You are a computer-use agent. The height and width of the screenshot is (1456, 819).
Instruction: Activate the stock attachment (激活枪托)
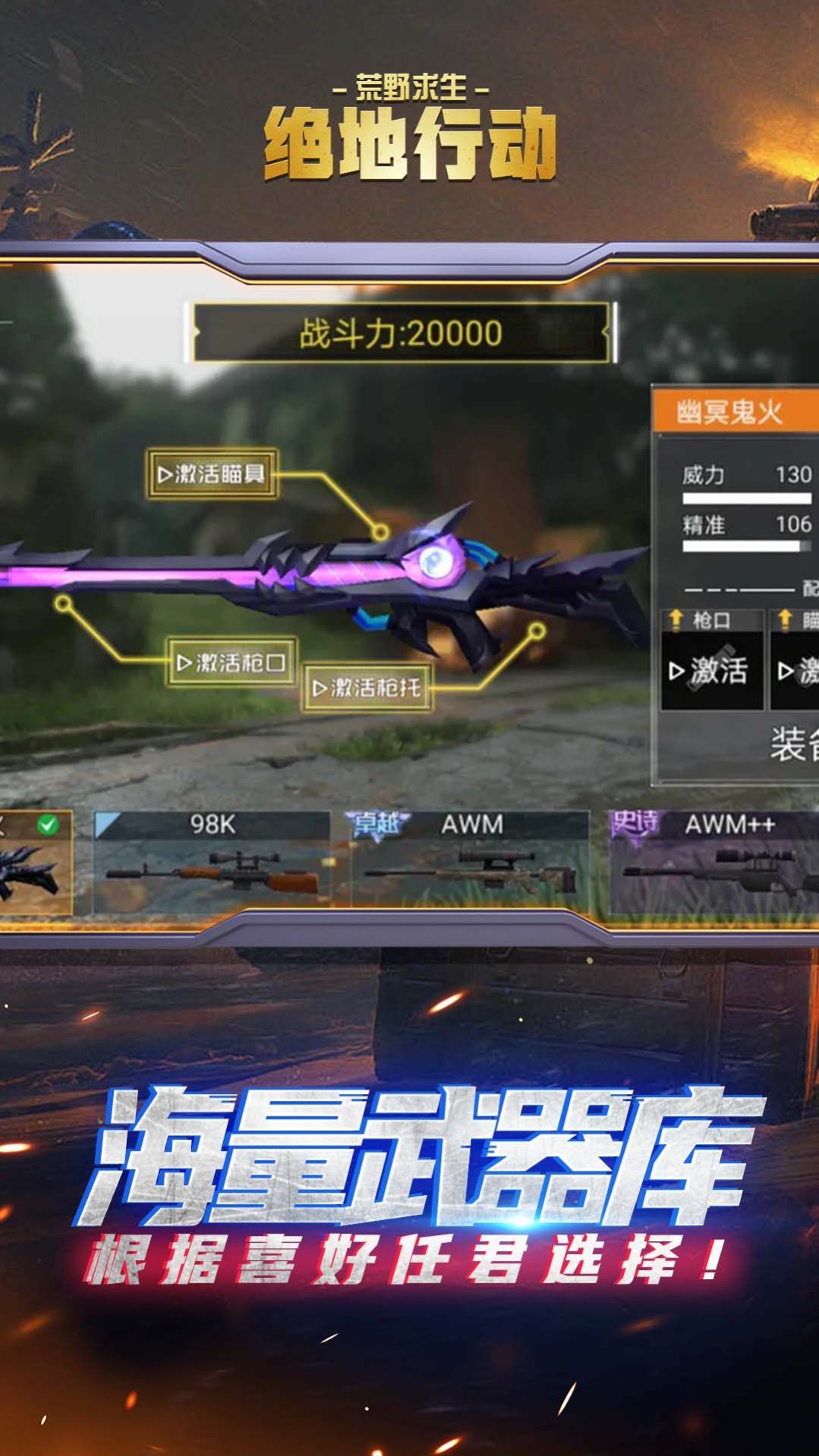pyautogui.click(x=367, y=688)
